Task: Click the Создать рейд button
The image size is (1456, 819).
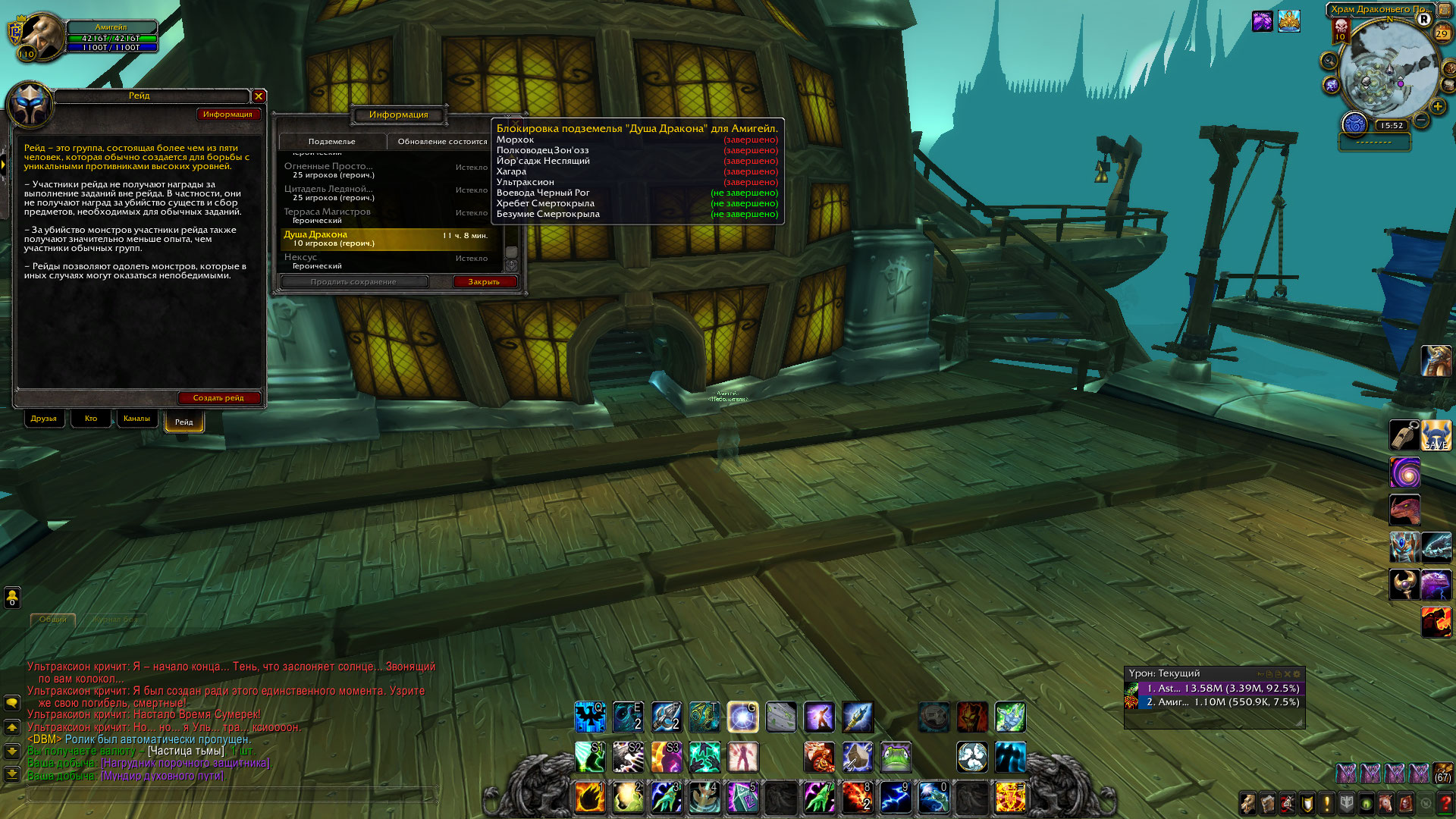Action: [218, 398]
